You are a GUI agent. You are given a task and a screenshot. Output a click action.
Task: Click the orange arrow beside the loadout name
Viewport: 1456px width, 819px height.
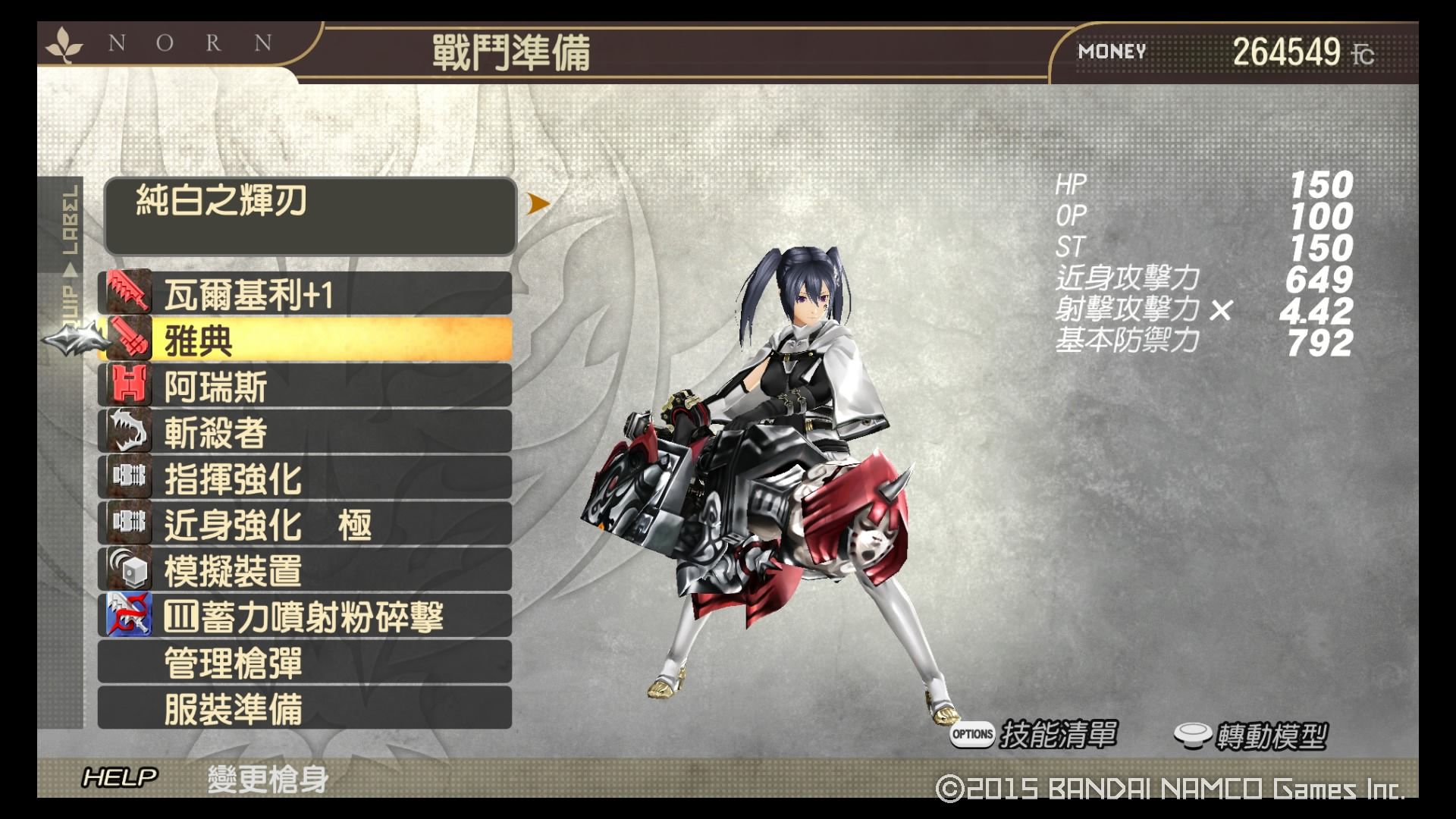(538, 203)
